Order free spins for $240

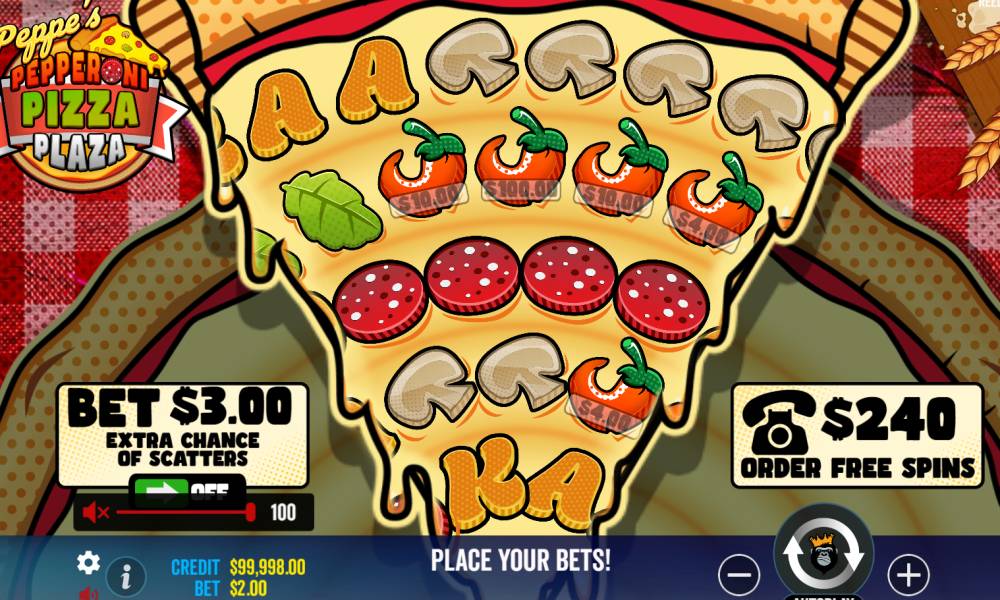pos(857,435)
